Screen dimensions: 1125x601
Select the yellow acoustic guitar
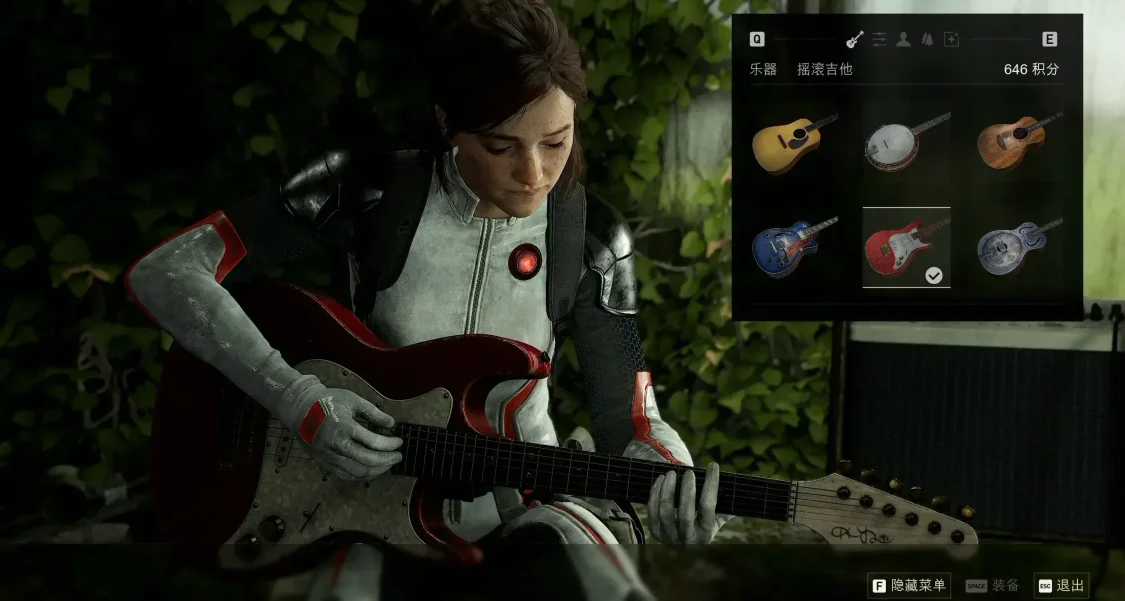point(794,142)
